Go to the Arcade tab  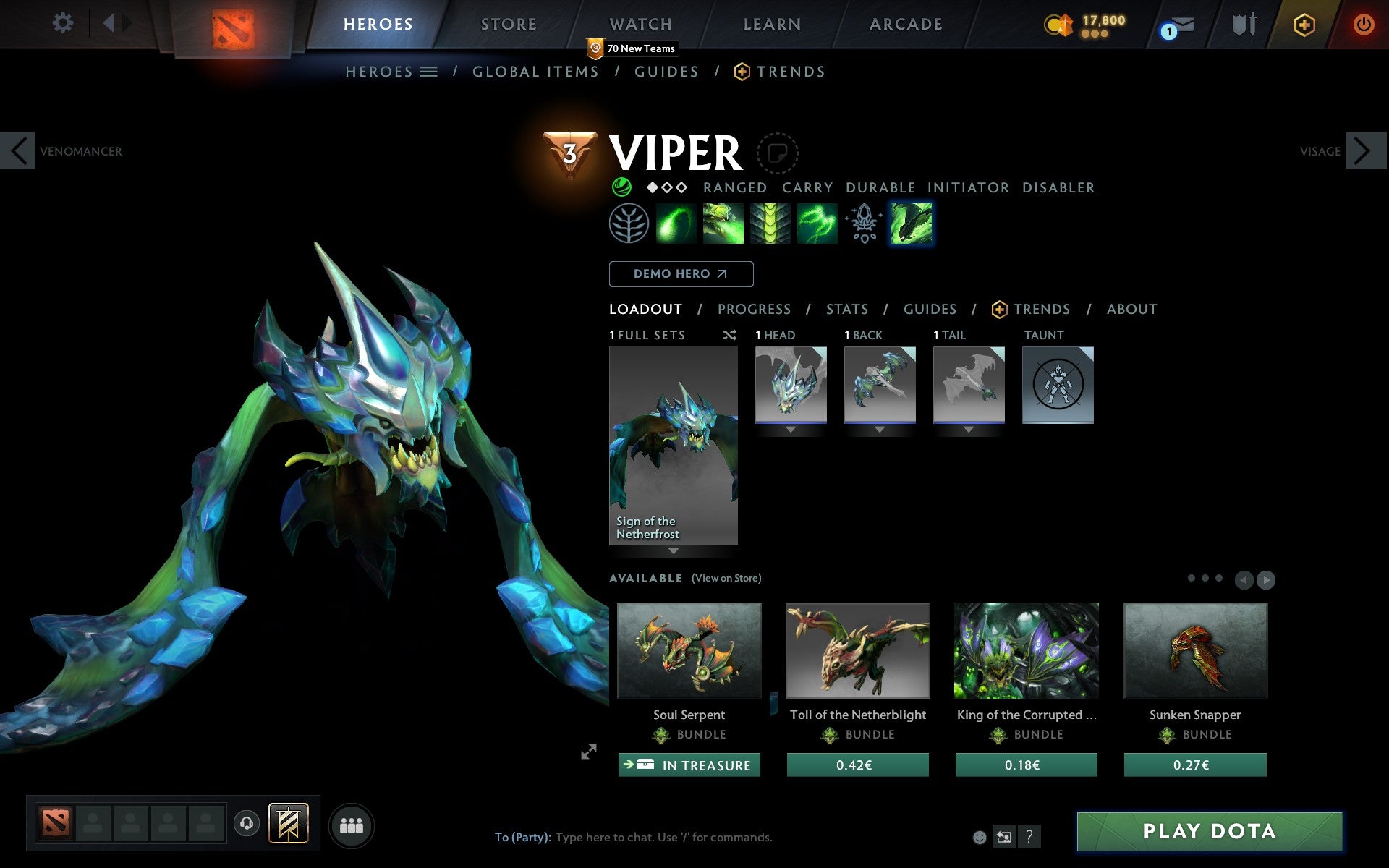(906, 25)
